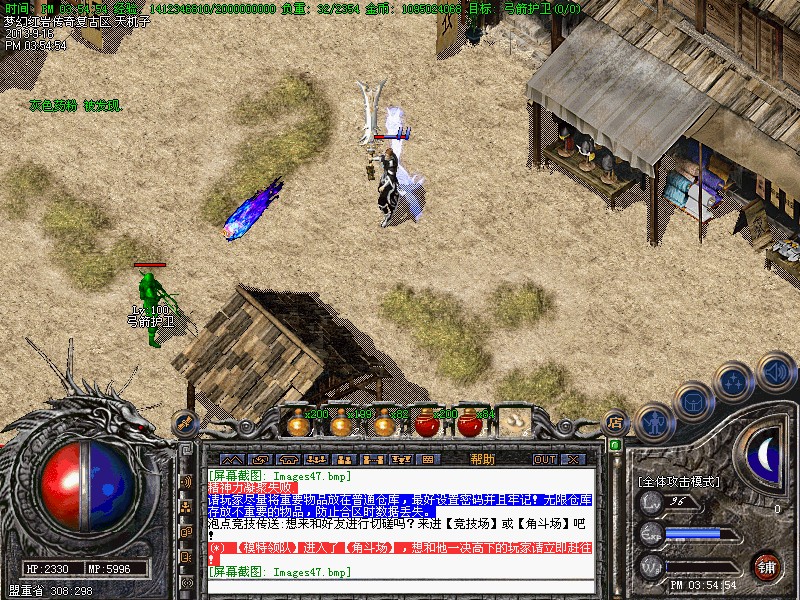Open the skills sparkle icon
The image size is (800, 600).
click(x=734, y=383)
